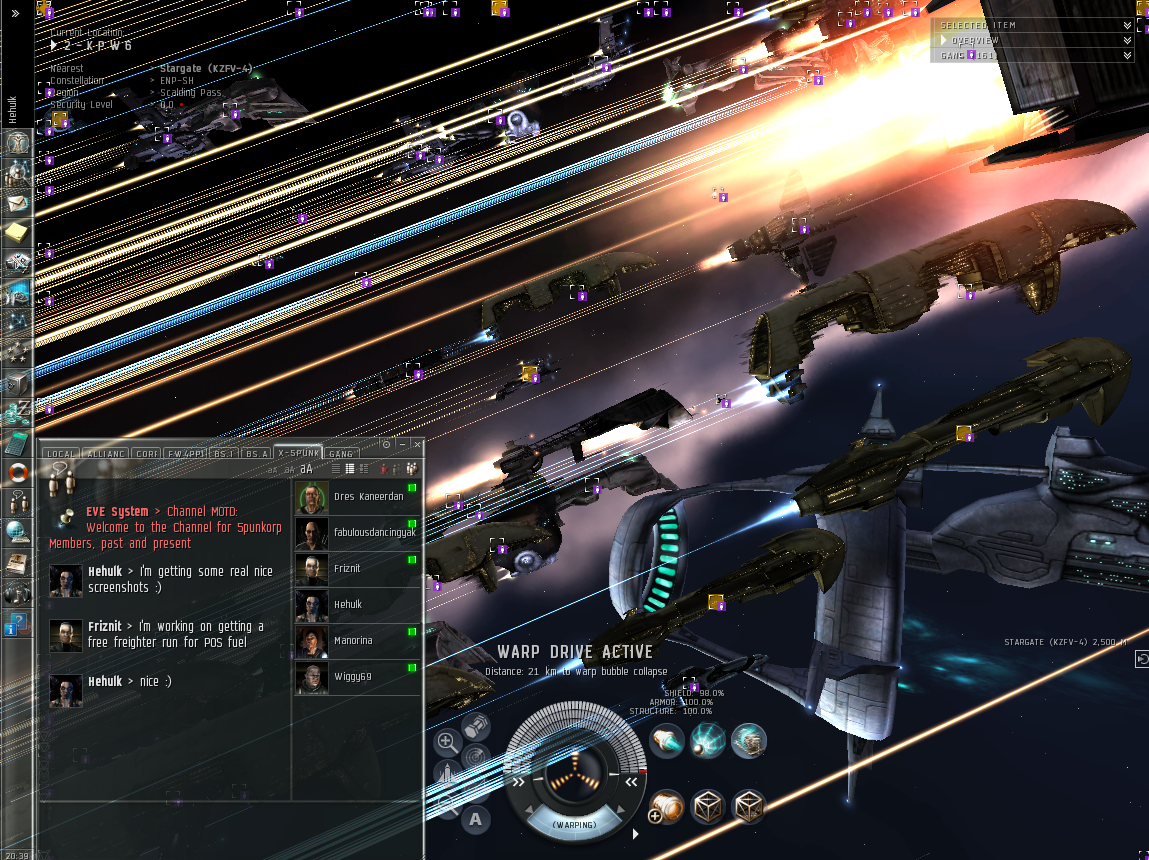Click Friznit's portrait in the chat log

(66, 636)
